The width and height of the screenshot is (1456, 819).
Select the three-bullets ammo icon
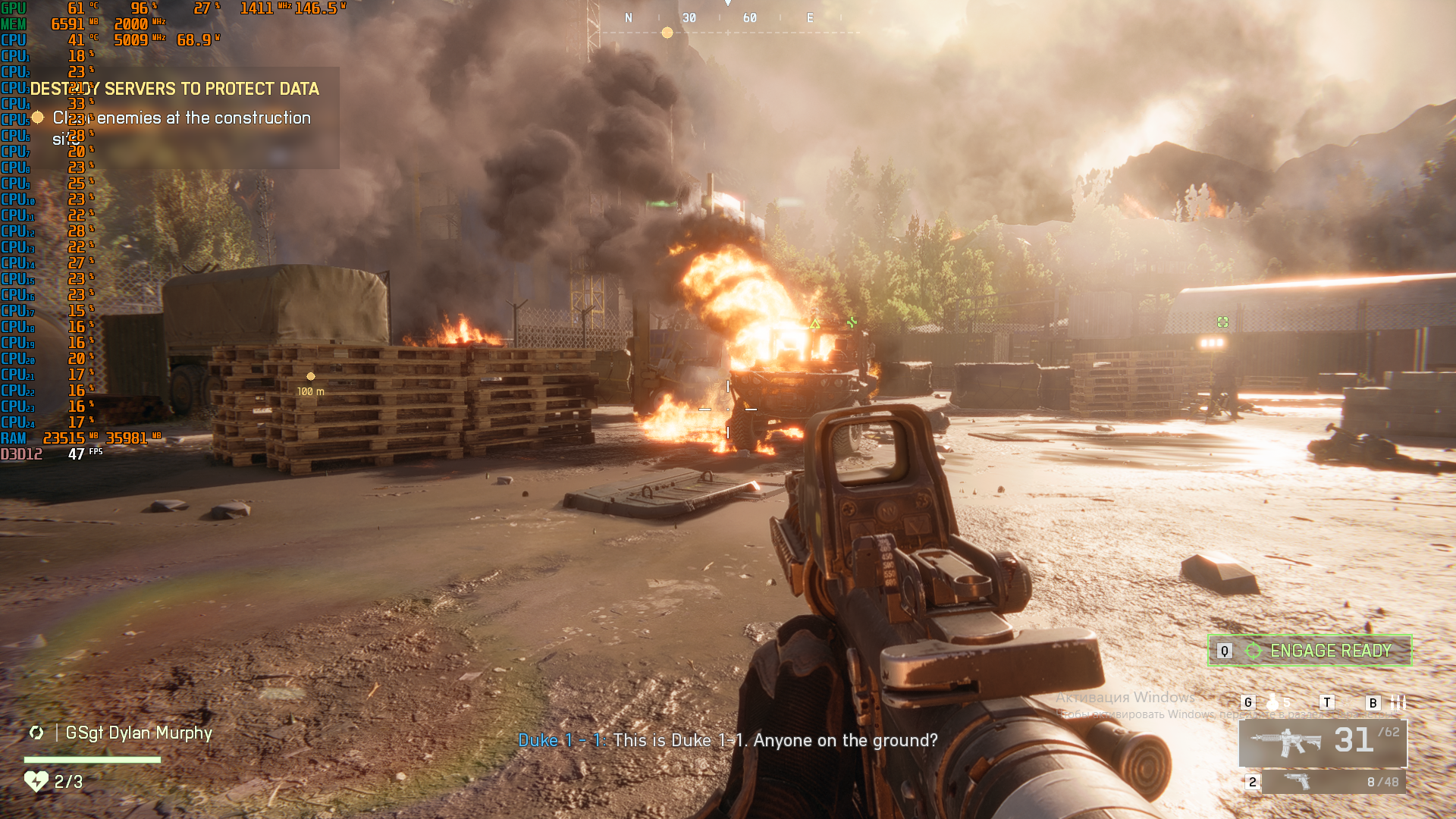tap(1398, 702)
